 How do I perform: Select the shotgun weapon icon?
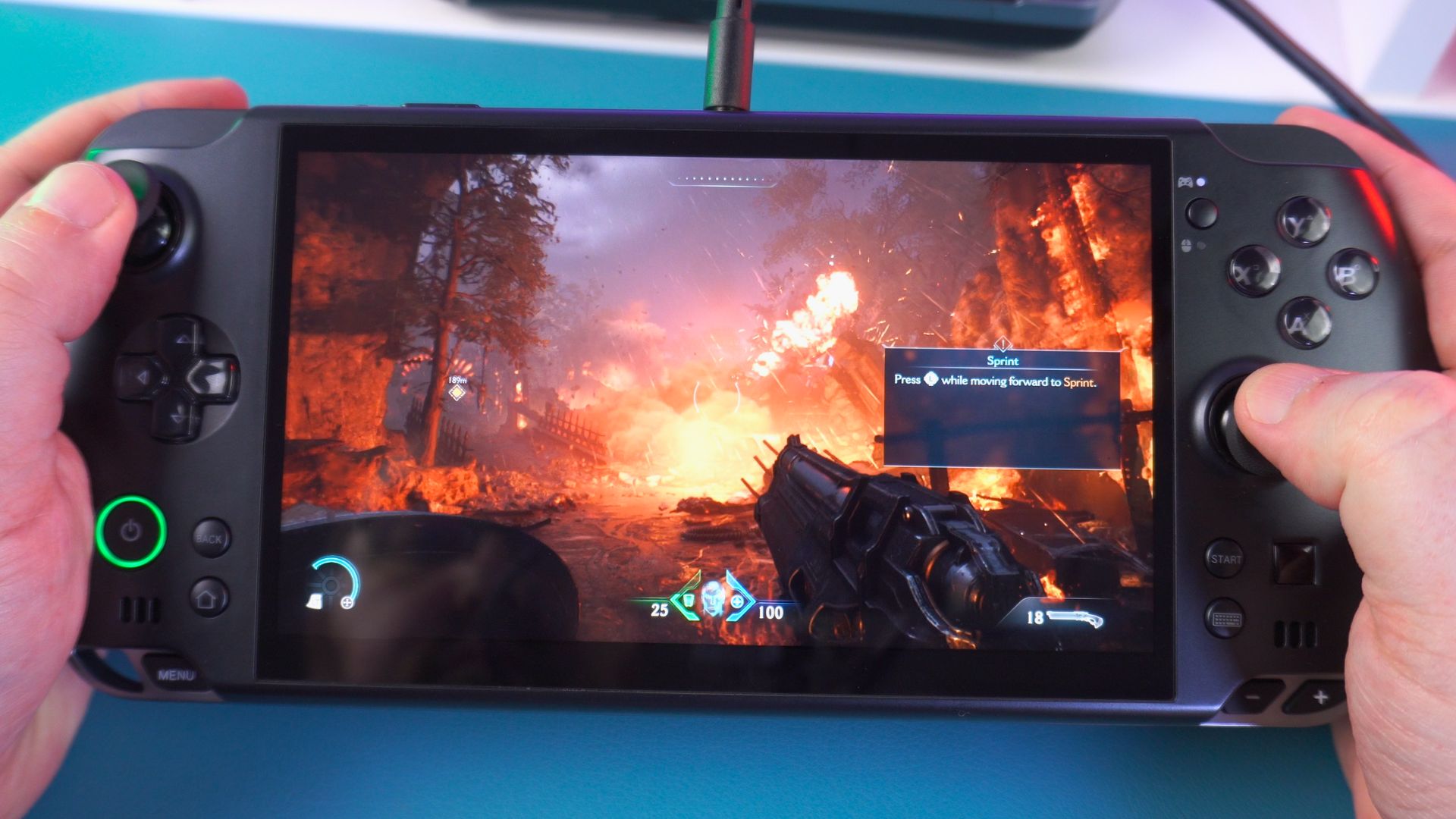[1075, 619]
